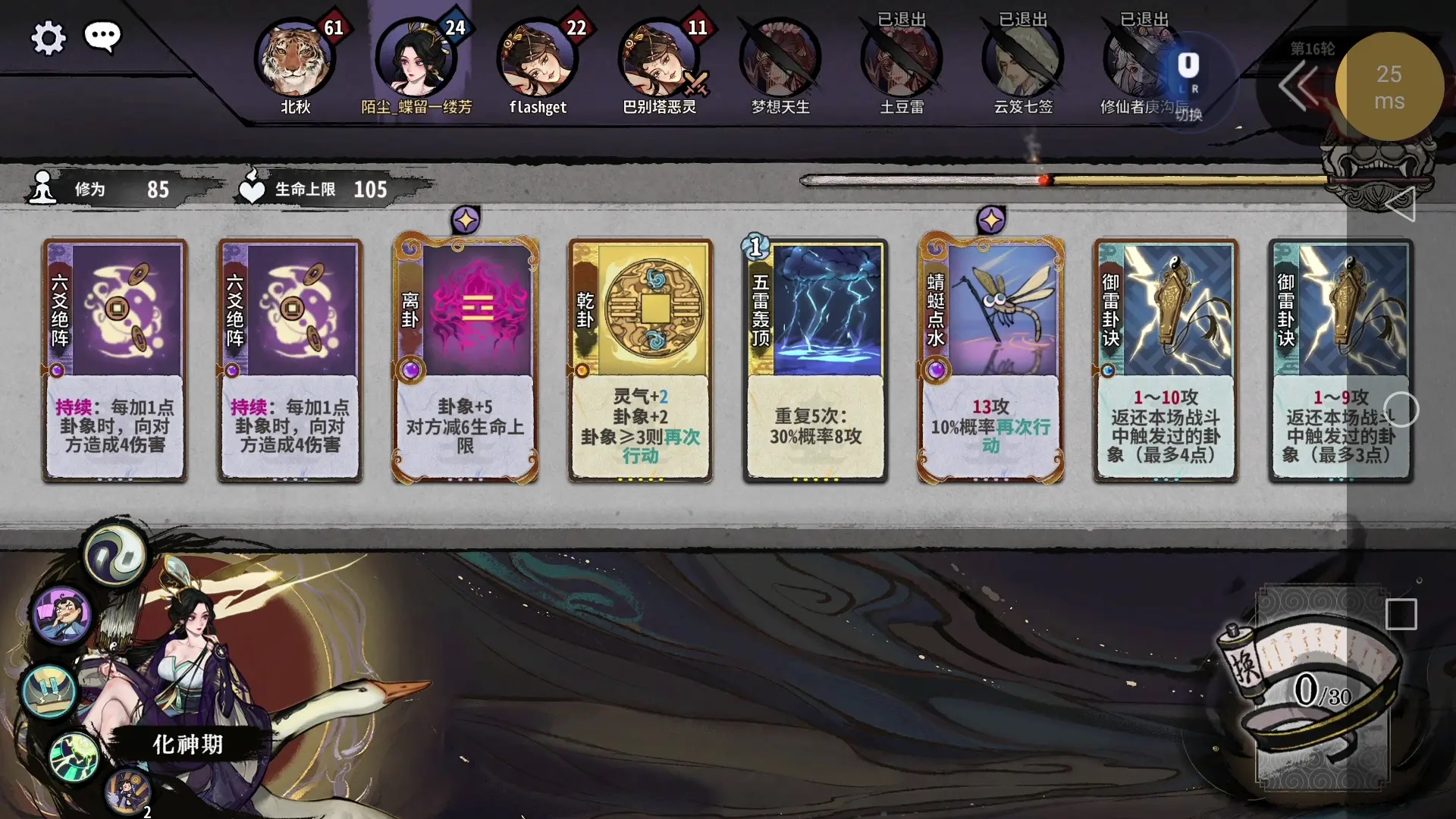Select the 离卦 card

coord(465,360)
